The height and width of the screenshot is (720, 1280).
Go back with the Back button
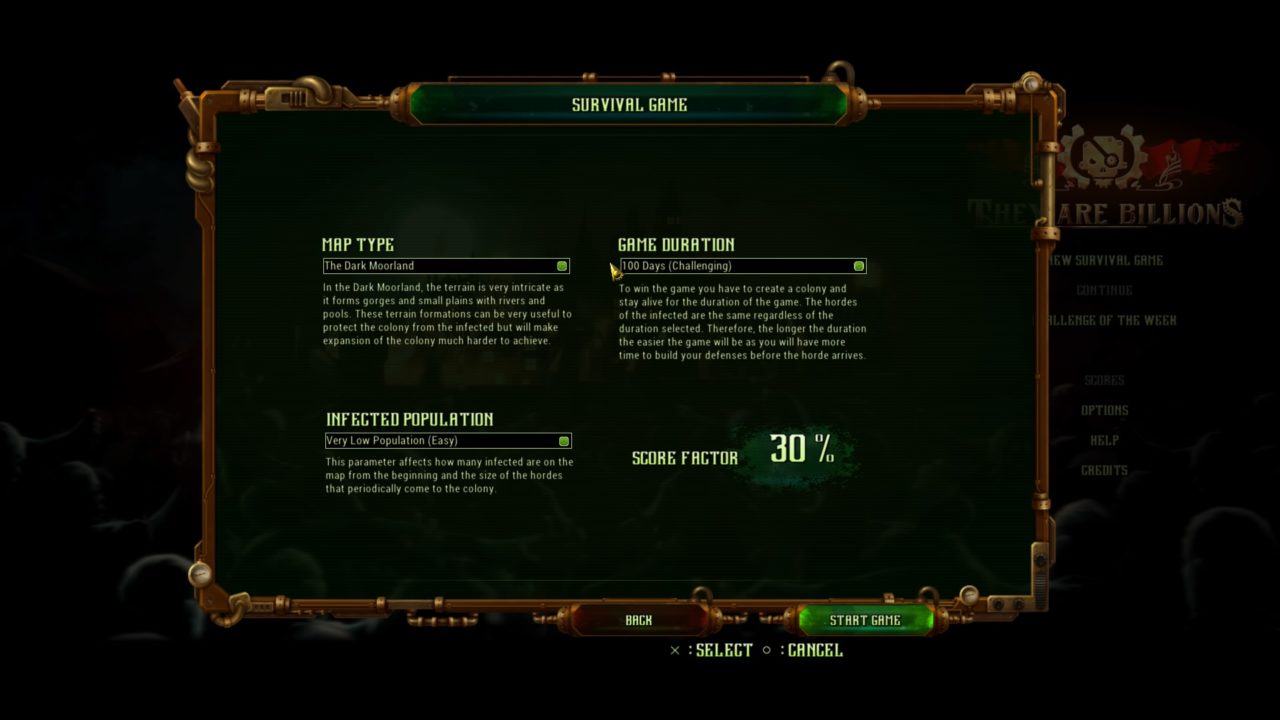pos(638,620)
